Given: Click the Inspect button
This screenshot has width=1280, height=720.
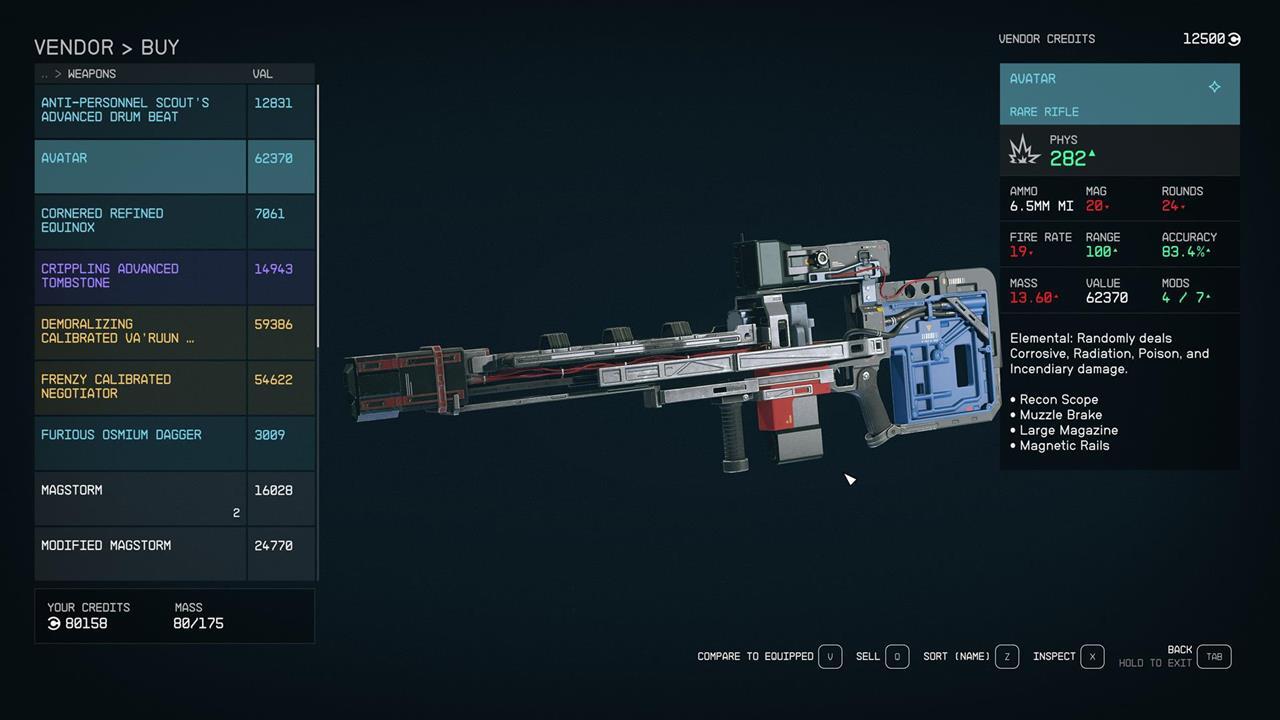Looking at the screenshot, I should tap(1053, 656).
